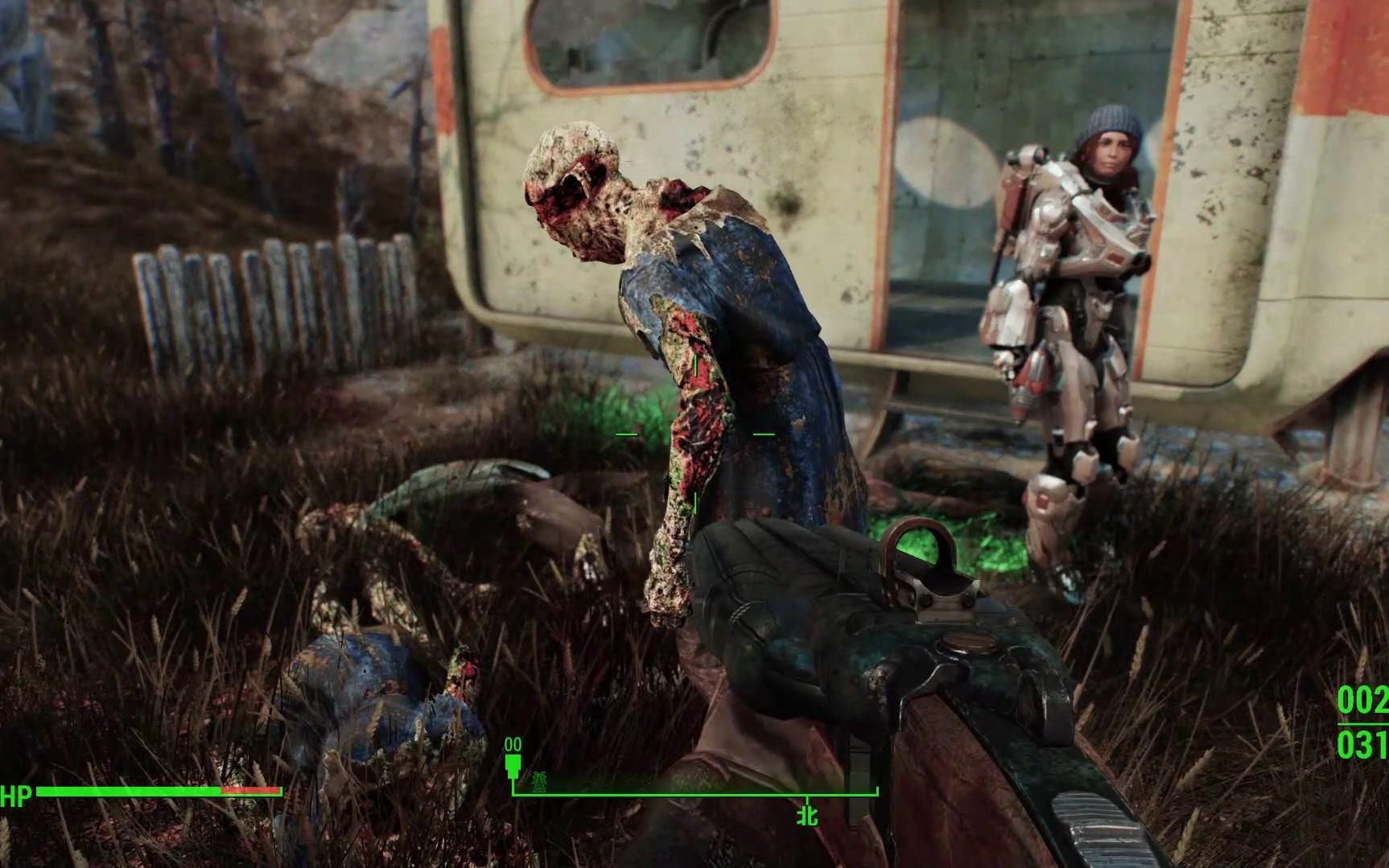This screenshot has height=868, width=1389.
Task: Select the radio tower icon on the compass
Action: click(x=537, y=780)
